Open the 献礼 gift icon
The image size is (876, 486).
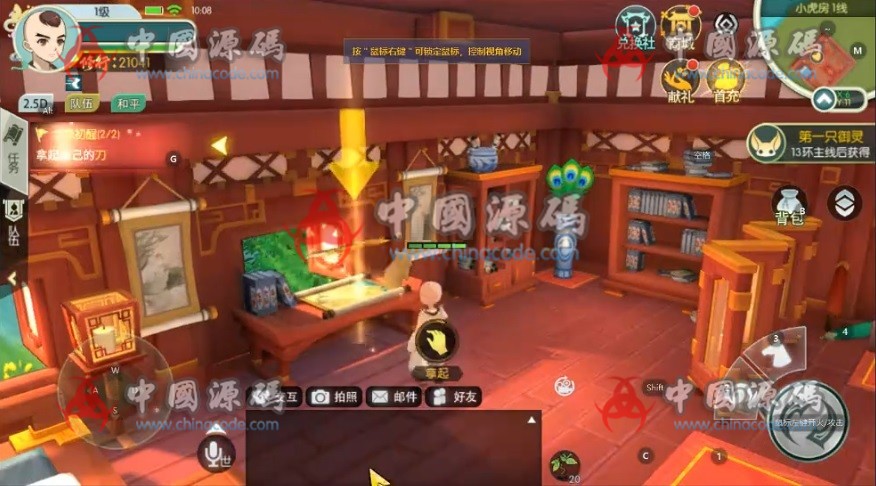point(681,78)
